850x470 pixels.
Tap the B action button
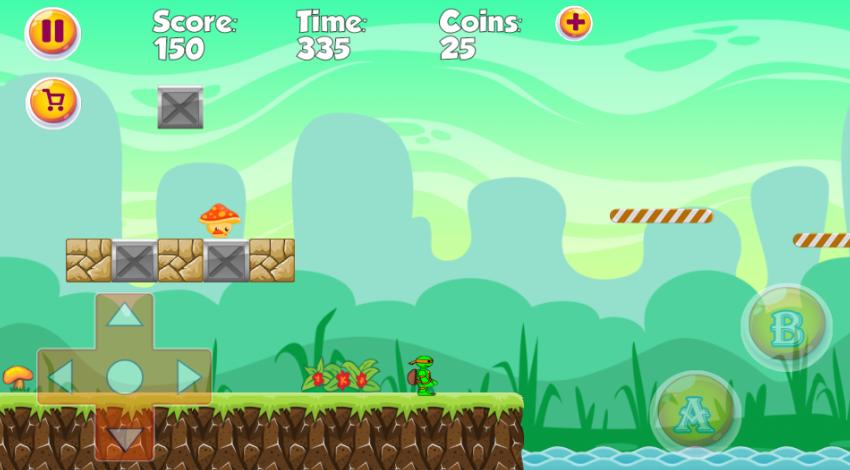point(787,327)
